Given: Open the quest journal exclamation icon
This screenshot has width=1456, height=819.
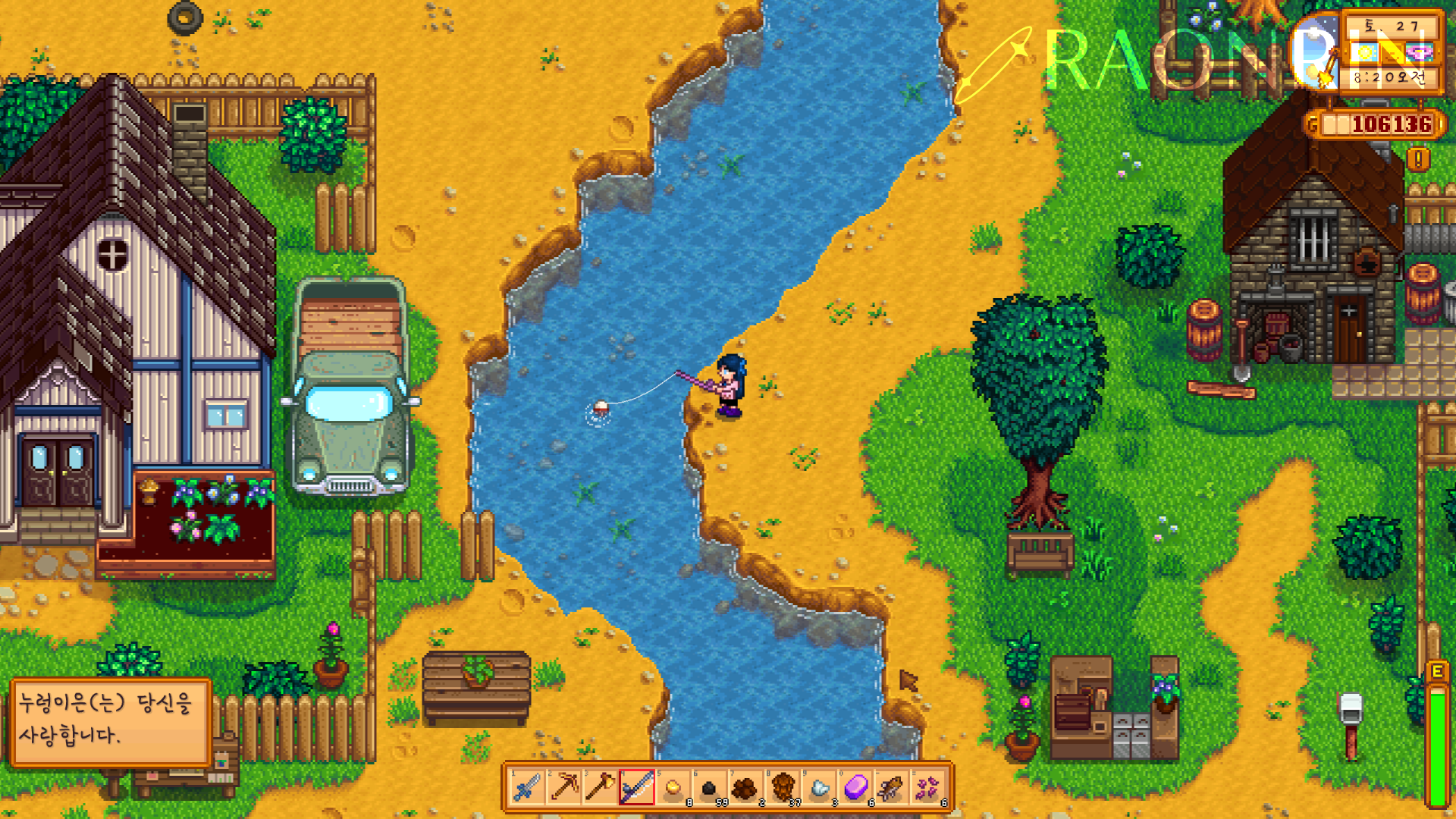Looking at the screenshot, I should coord(1418,159).
